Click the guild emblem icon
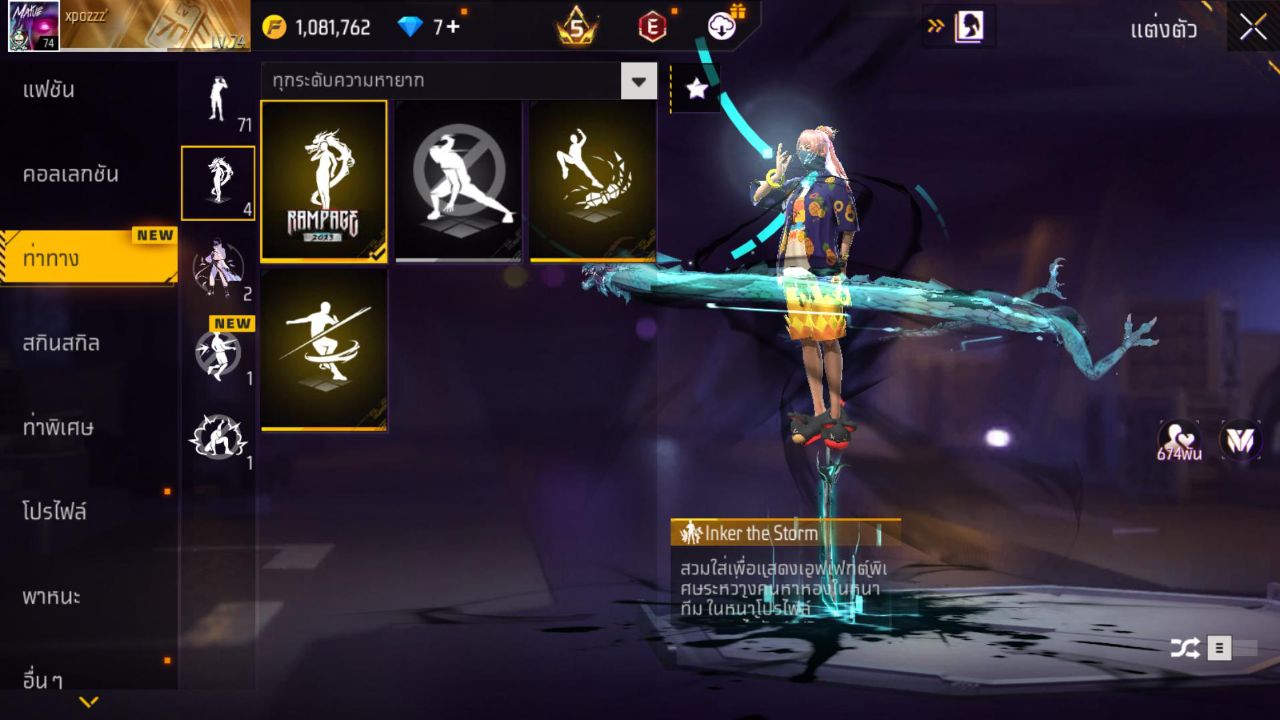The width and height of the screenshot is (1280, 720). pos(1238,440)
